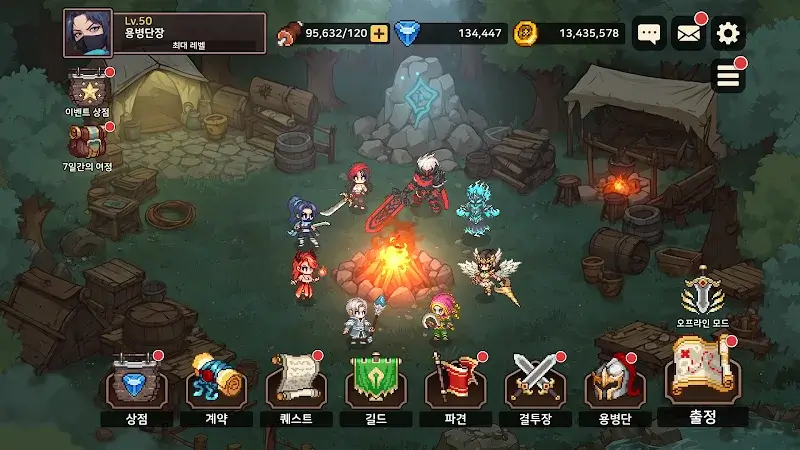Viewport: 800px width, 450px height.
Task: Enter the 결투장 arena
Action: tap(531, 382)
